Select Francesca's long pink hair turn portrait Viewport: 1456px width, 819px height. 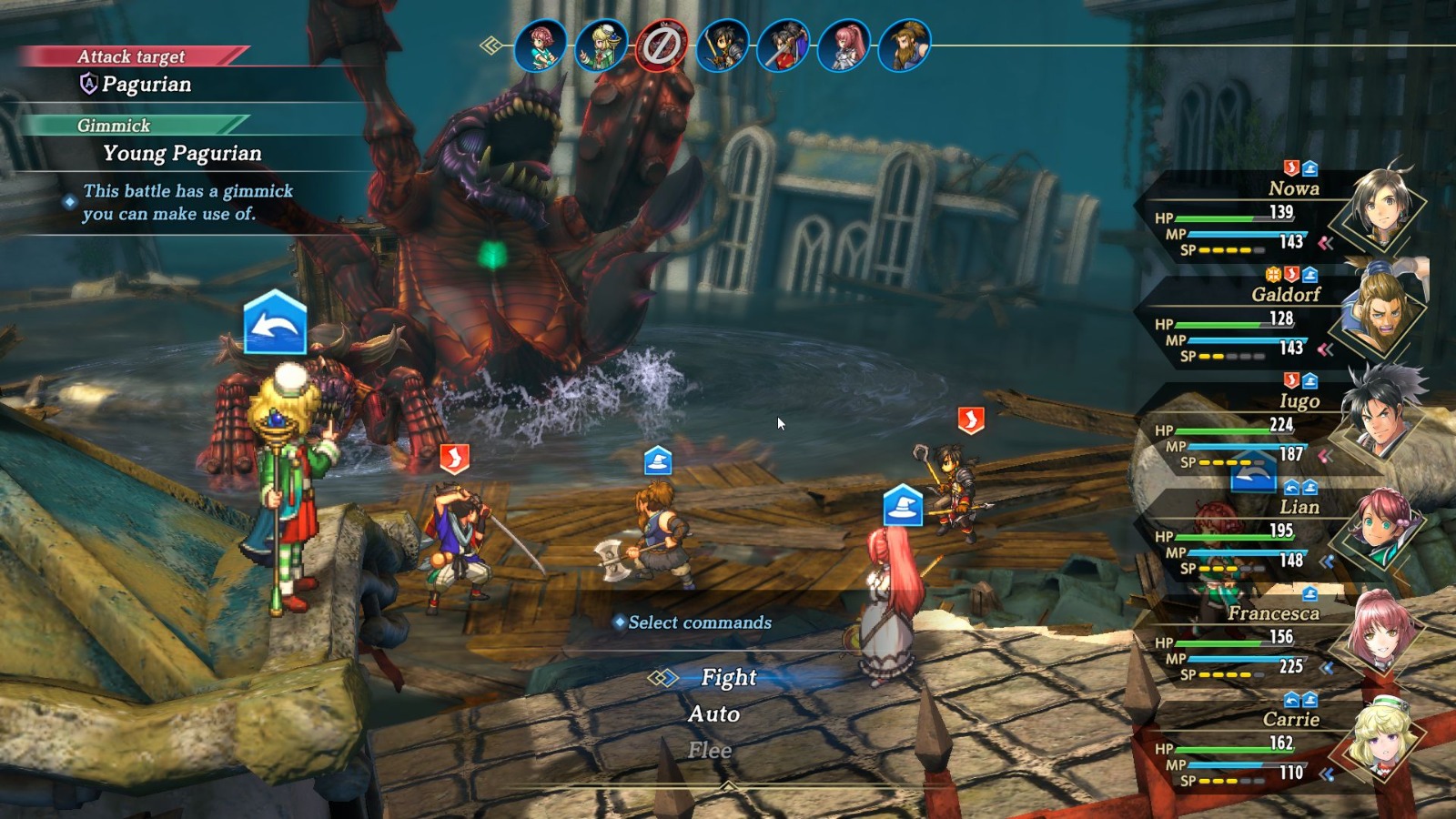[x=844, y=45]
